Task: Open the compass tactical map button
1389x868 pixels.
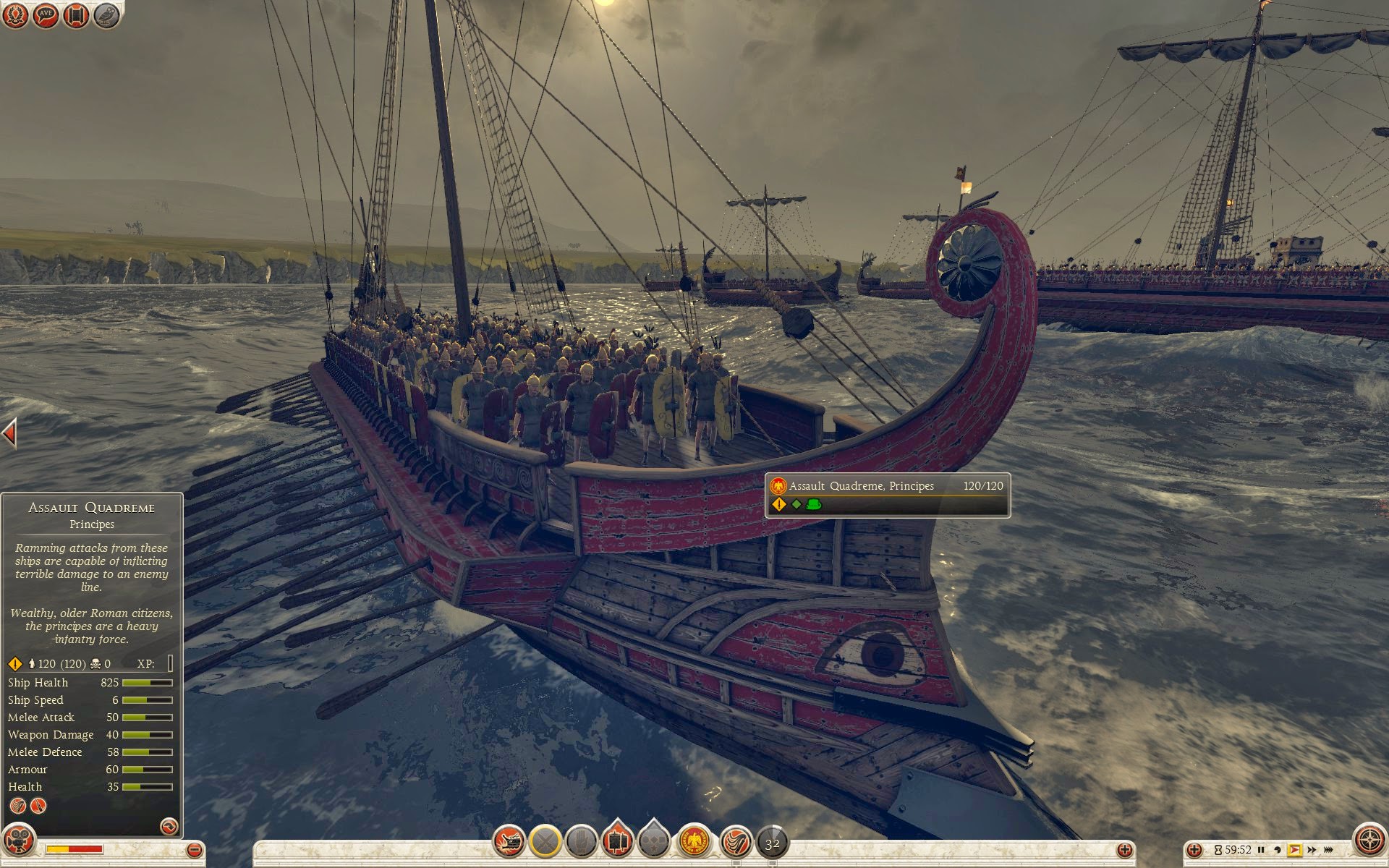Action: (x=1369, y=841)
